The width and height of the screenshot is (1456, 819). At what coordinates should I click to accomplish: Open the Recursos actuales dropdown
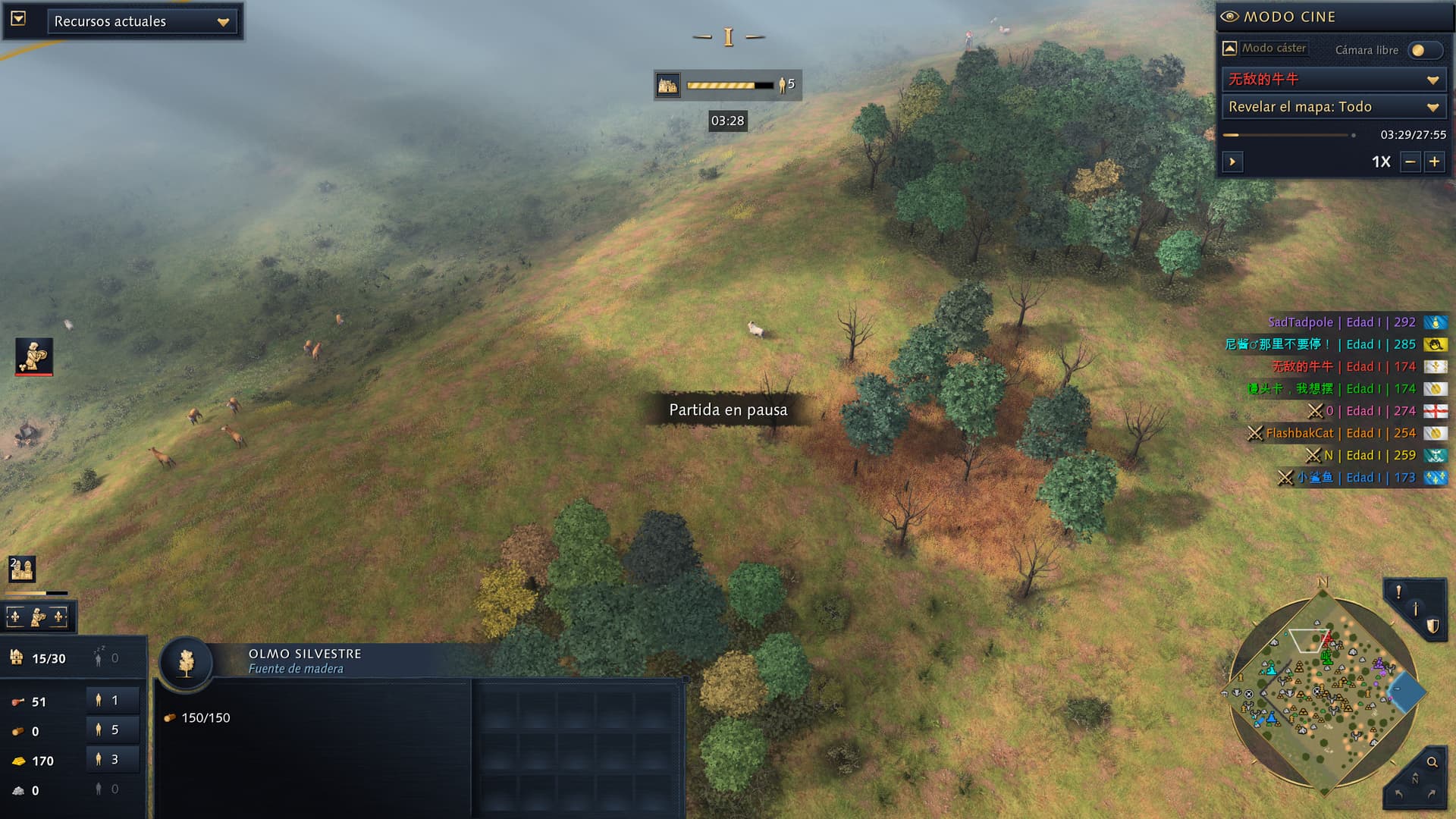(143, 22)
